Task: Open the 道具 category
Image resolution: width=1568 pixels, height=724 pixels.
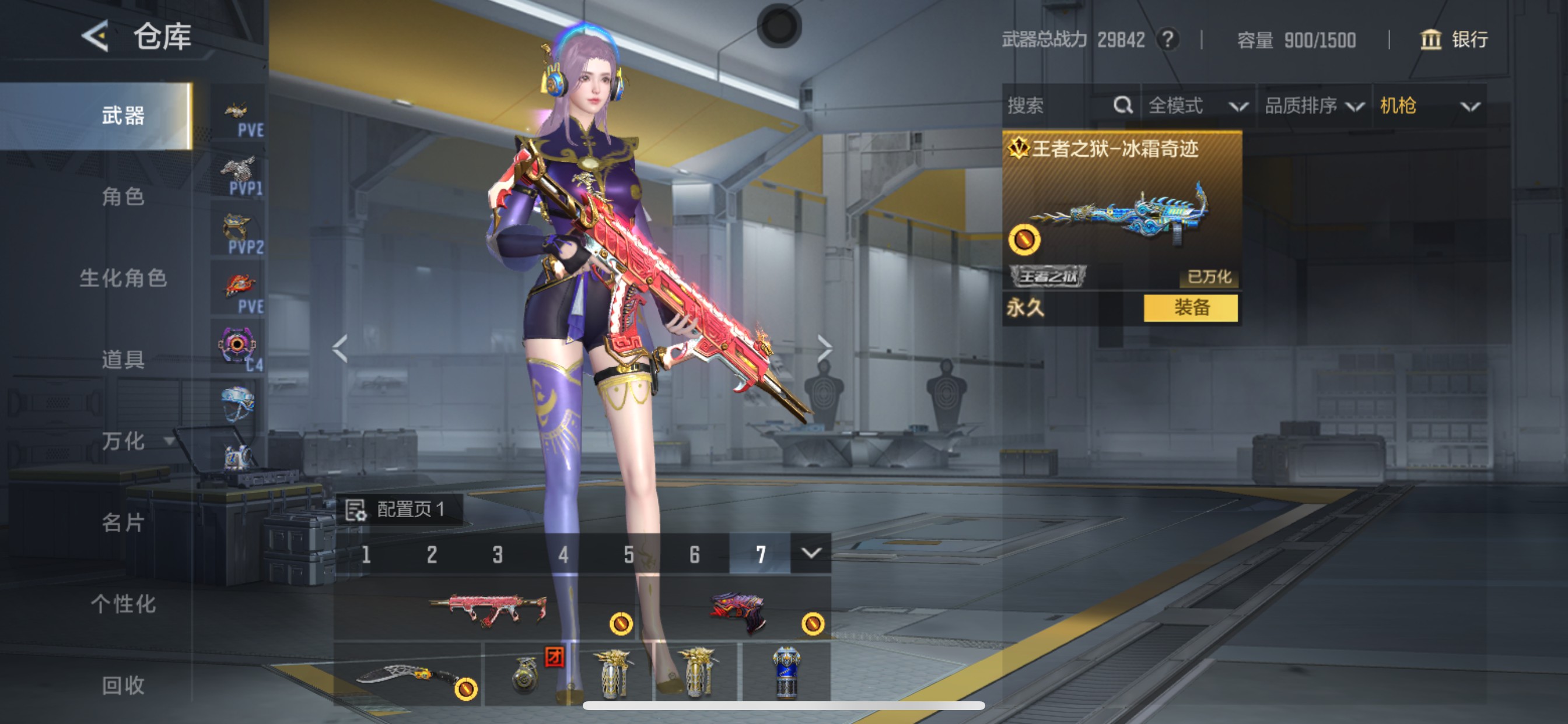Action: tap(123, 360)
